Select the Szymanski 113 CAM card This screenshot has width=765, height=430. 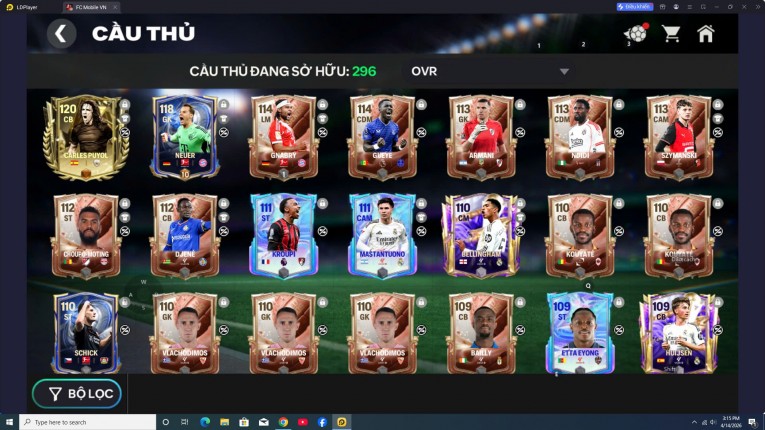point(679,138)
